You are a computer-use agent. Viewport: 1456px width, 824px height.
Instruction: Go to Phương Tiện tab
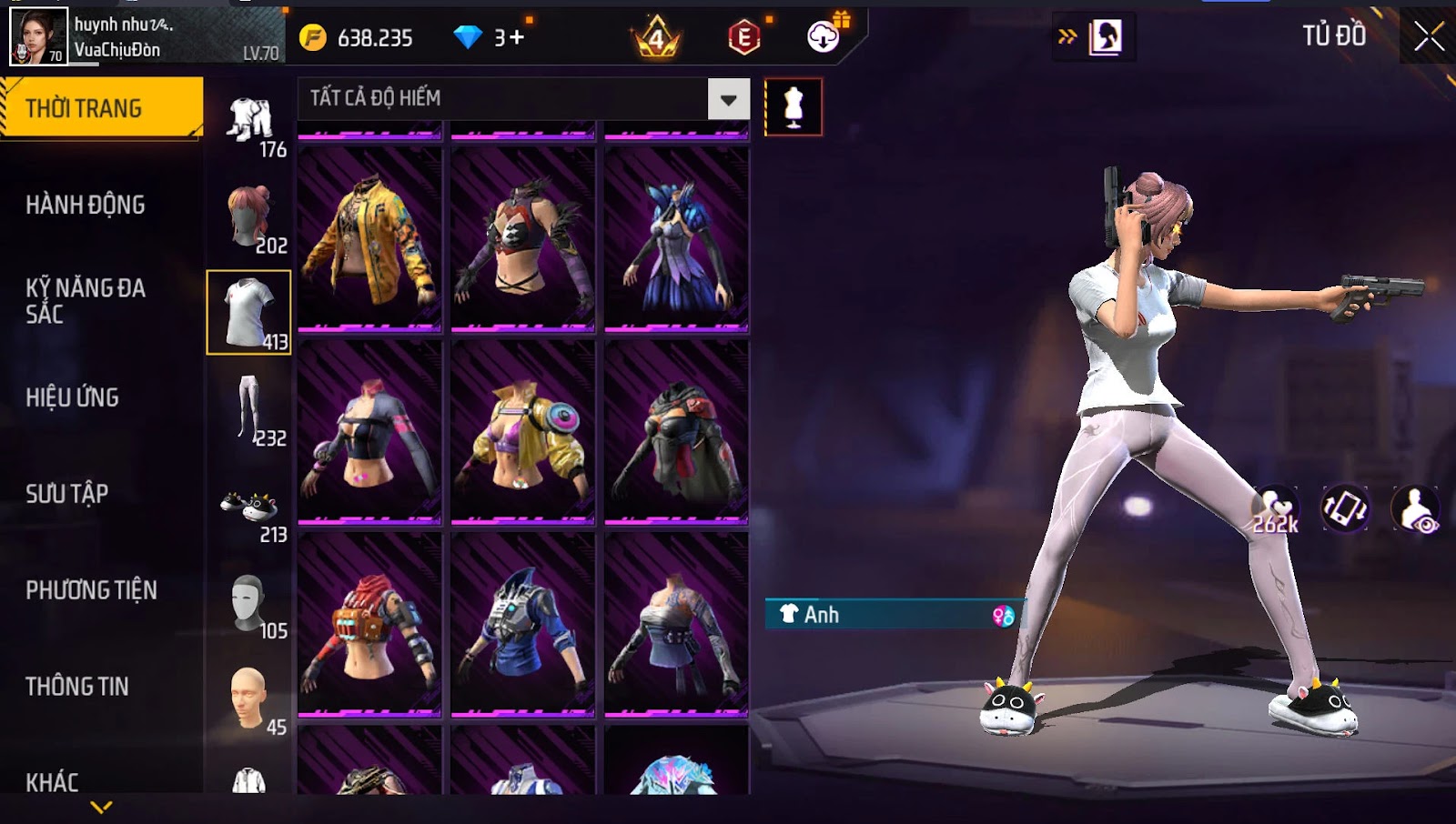coord(91,590)
